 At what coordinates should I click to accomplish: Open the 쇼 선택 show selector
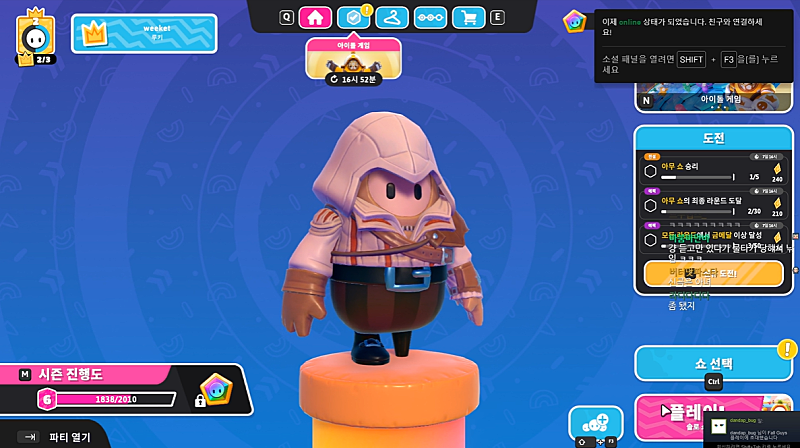713,363
